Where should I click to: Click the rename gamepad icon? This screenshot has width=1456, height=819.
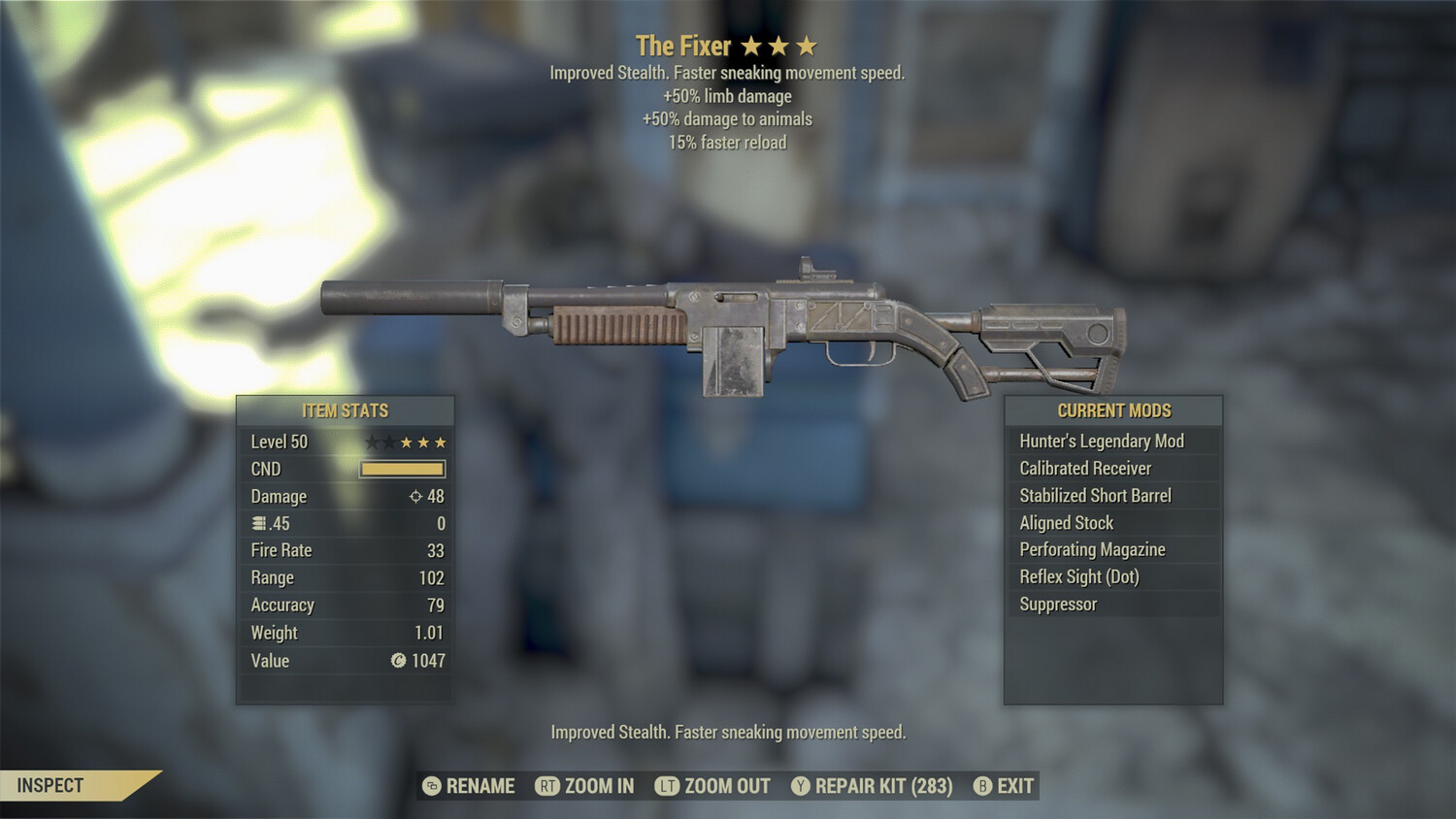point(430,786)
